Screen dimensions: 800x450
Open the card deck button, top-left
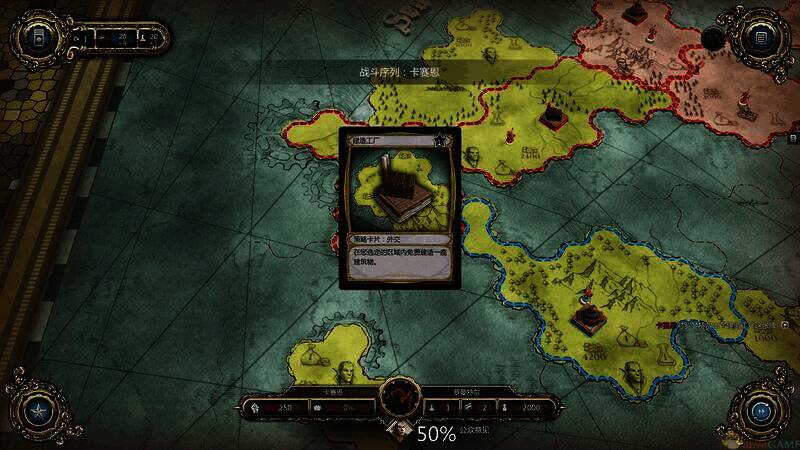coord(37,39)
